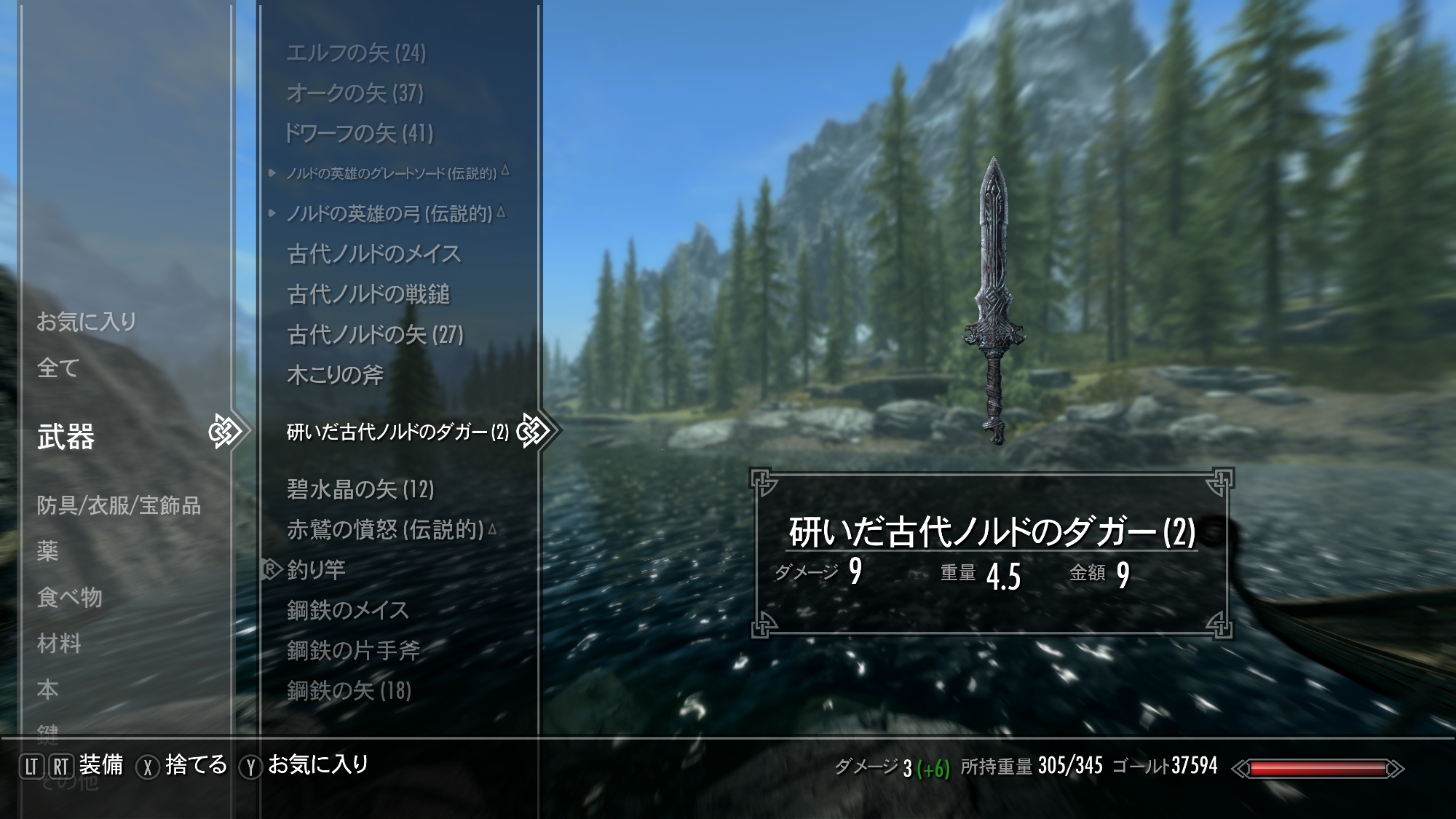Choose 古代ノルドのメイス from the list
Image resolution: width=1456 pixels, height=819 pixels.
click(x=374, y=254)
